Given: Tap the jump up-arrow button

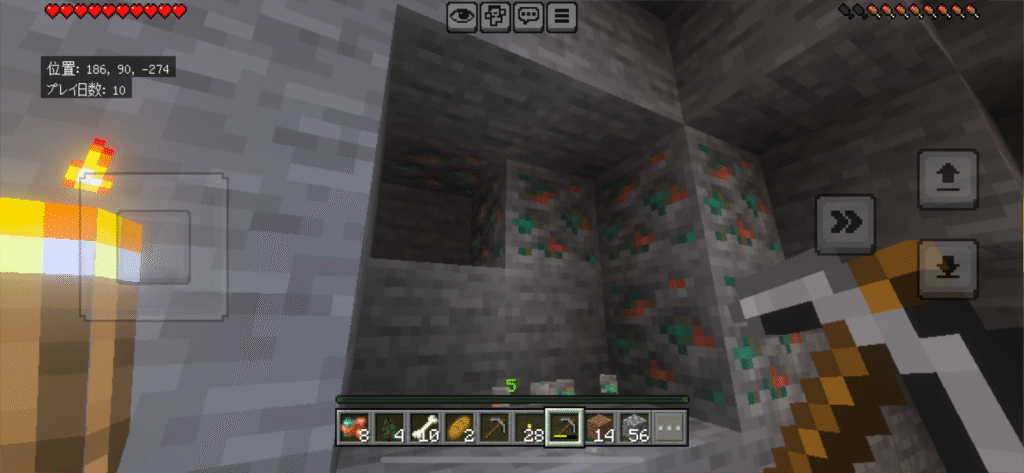Looking at the screenshot, I should pyautogui.click(x=947, y=178).
